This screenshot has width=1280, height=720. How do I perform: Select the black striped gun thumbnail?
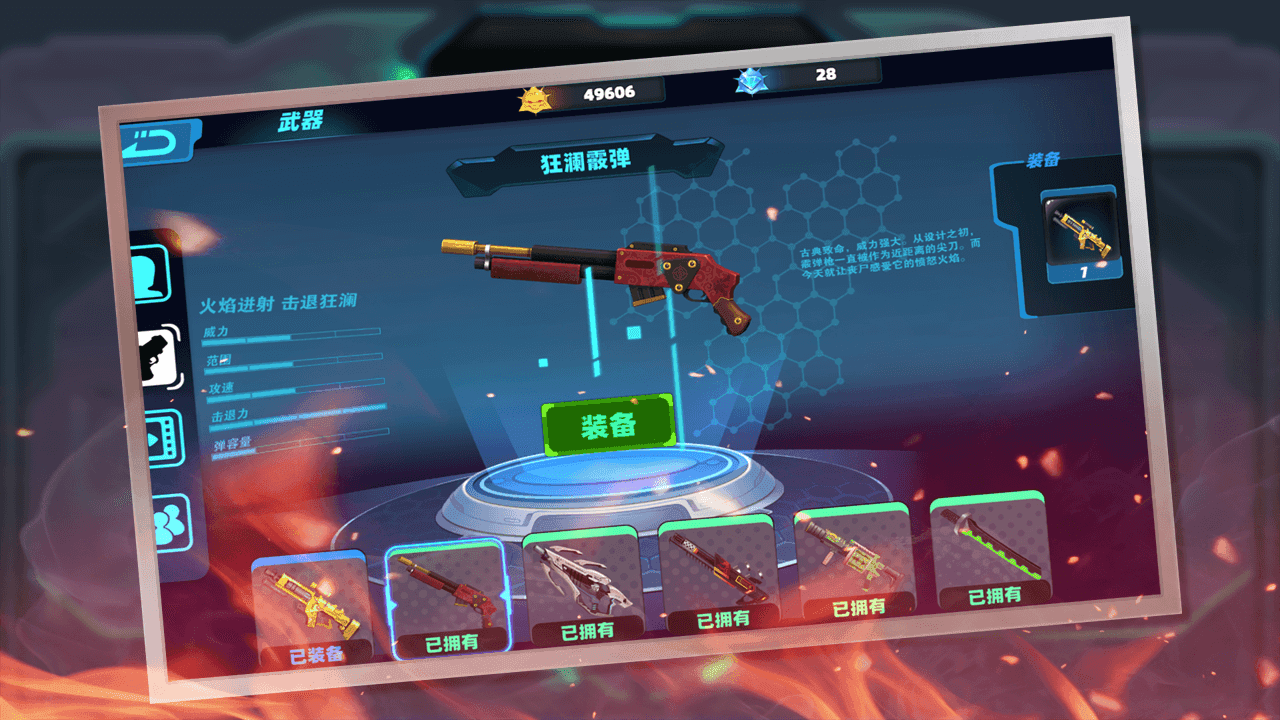(x=718, y=565)
